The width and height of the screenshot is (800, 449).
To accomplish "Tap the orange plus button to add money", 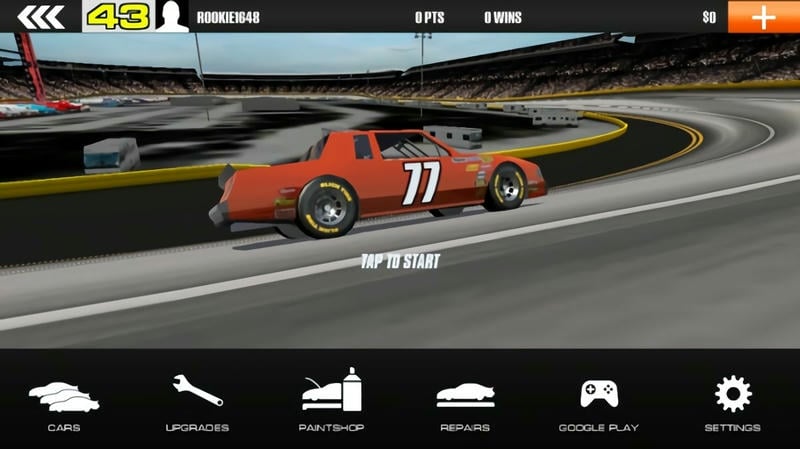I will coord(763,17).
